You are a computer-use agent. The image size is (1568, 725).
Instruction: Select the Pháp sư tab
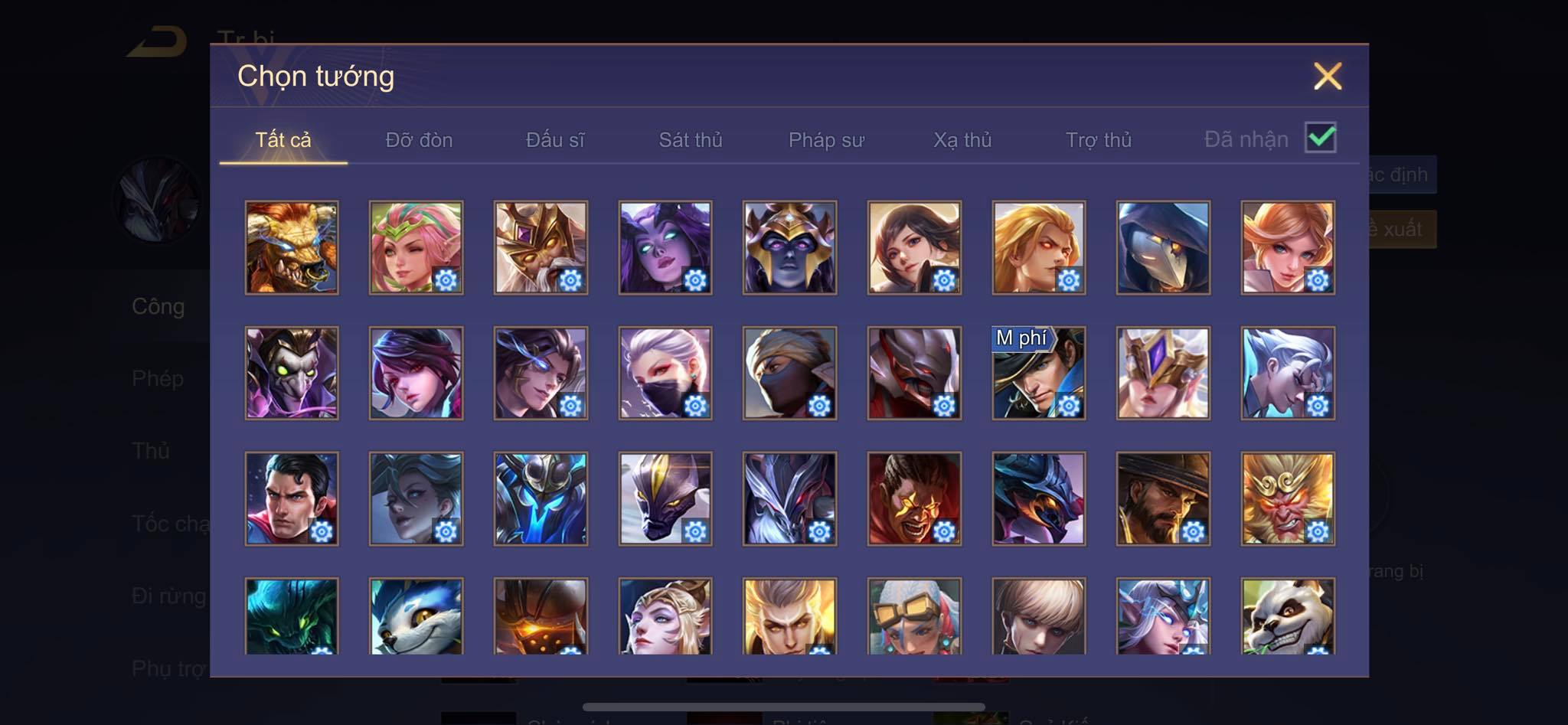point(826,140)
